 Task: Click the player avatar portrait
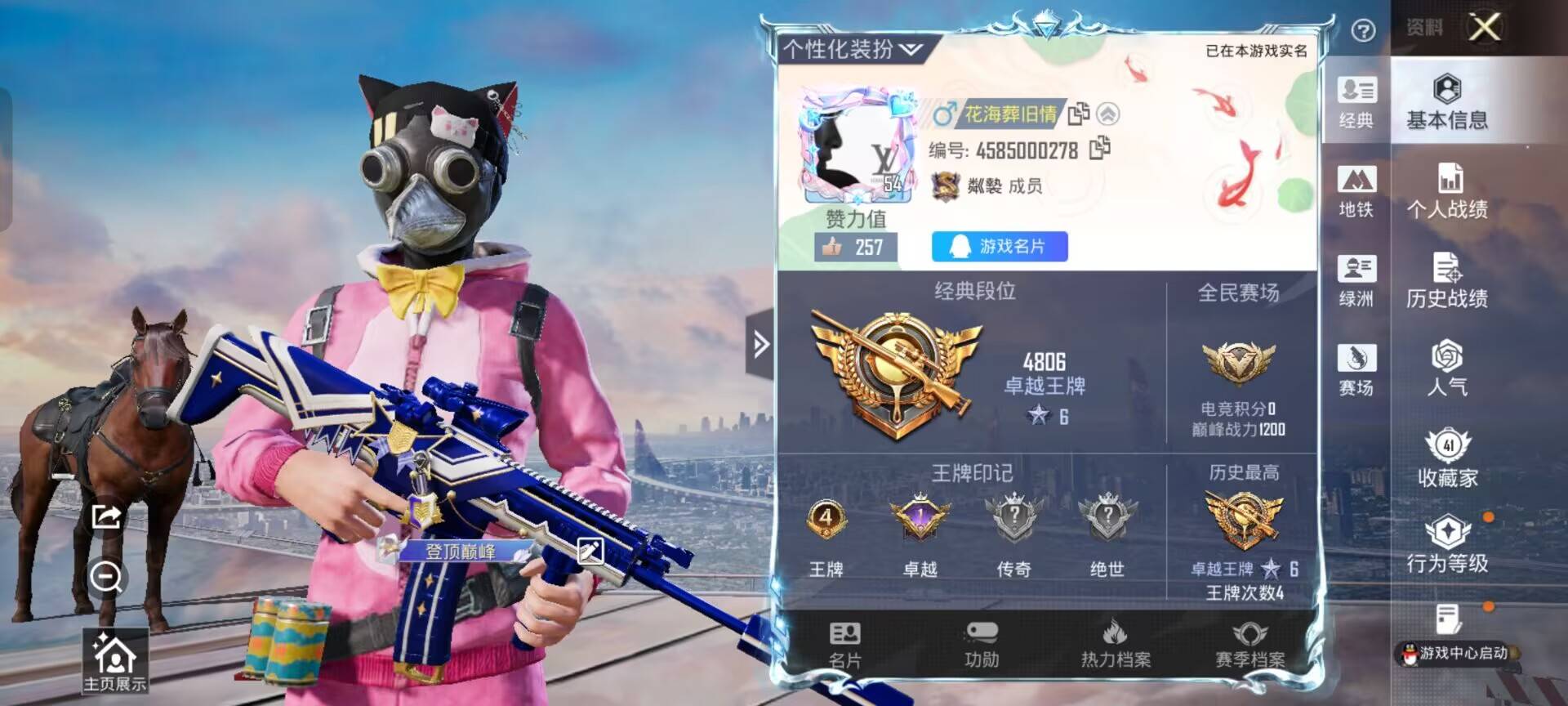(857, 143)
